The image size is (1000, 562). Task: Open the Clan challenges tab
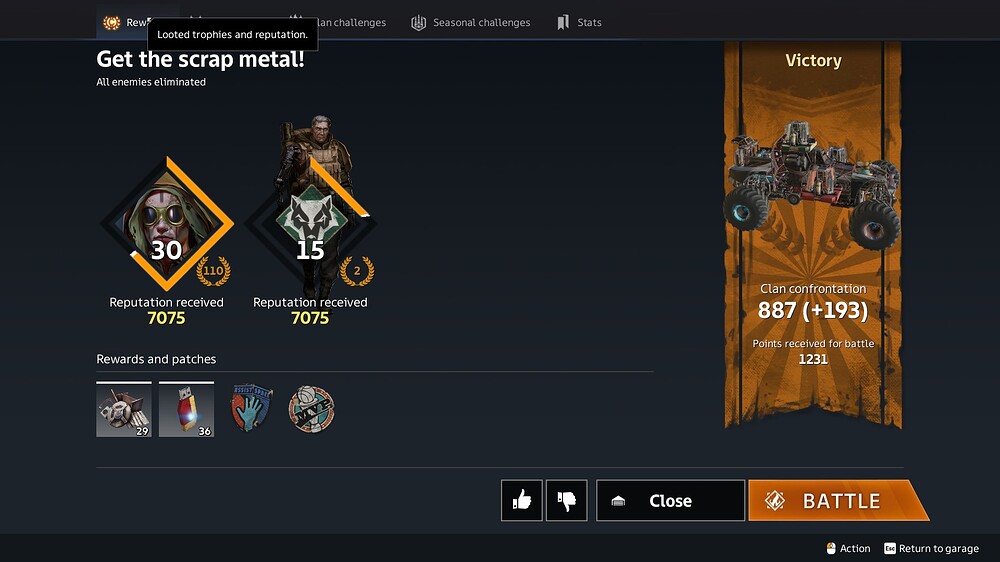pos(338,22)
